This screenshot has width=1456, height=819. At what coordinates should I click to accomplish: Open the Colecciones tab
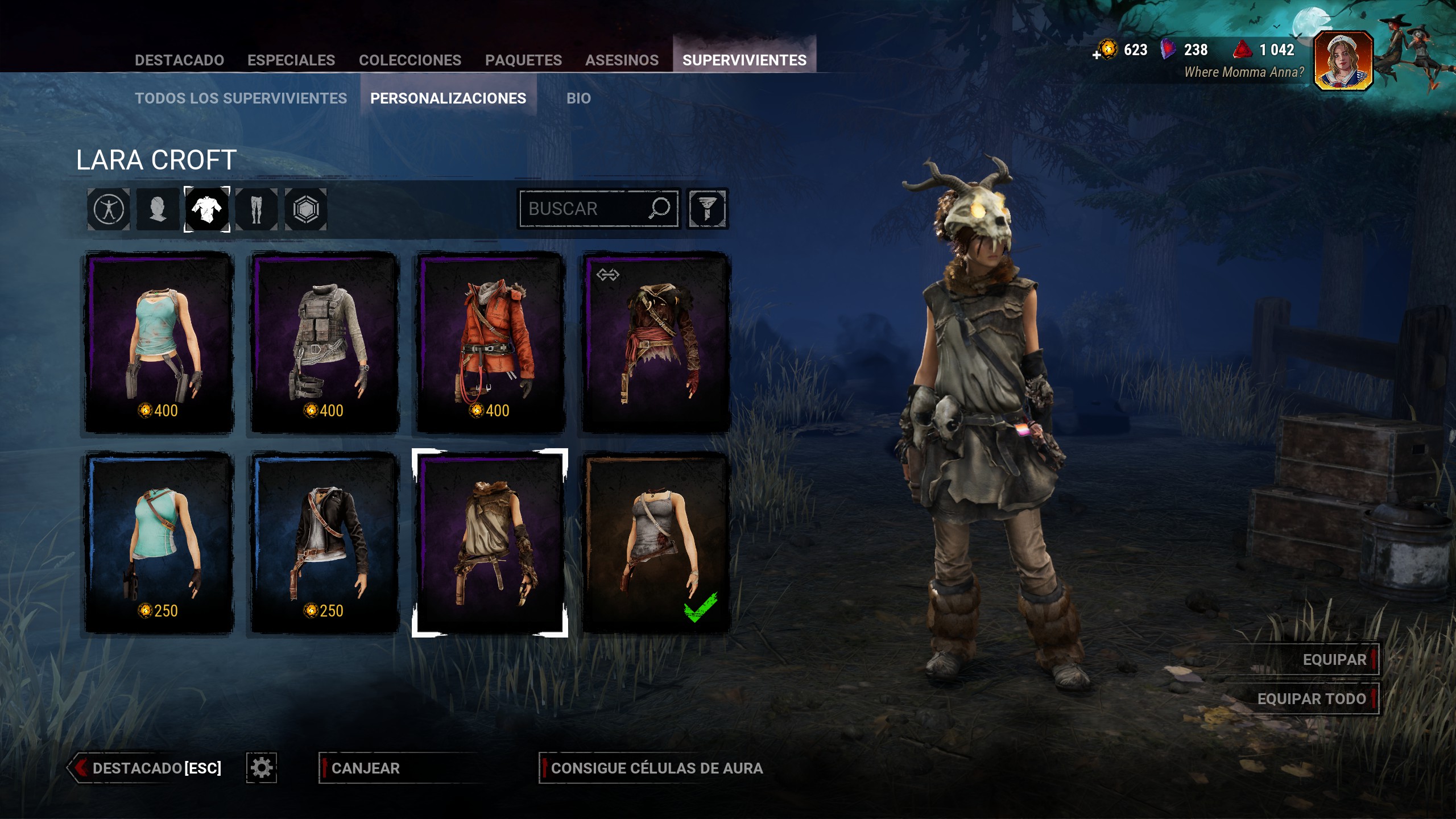click(410, 60)
